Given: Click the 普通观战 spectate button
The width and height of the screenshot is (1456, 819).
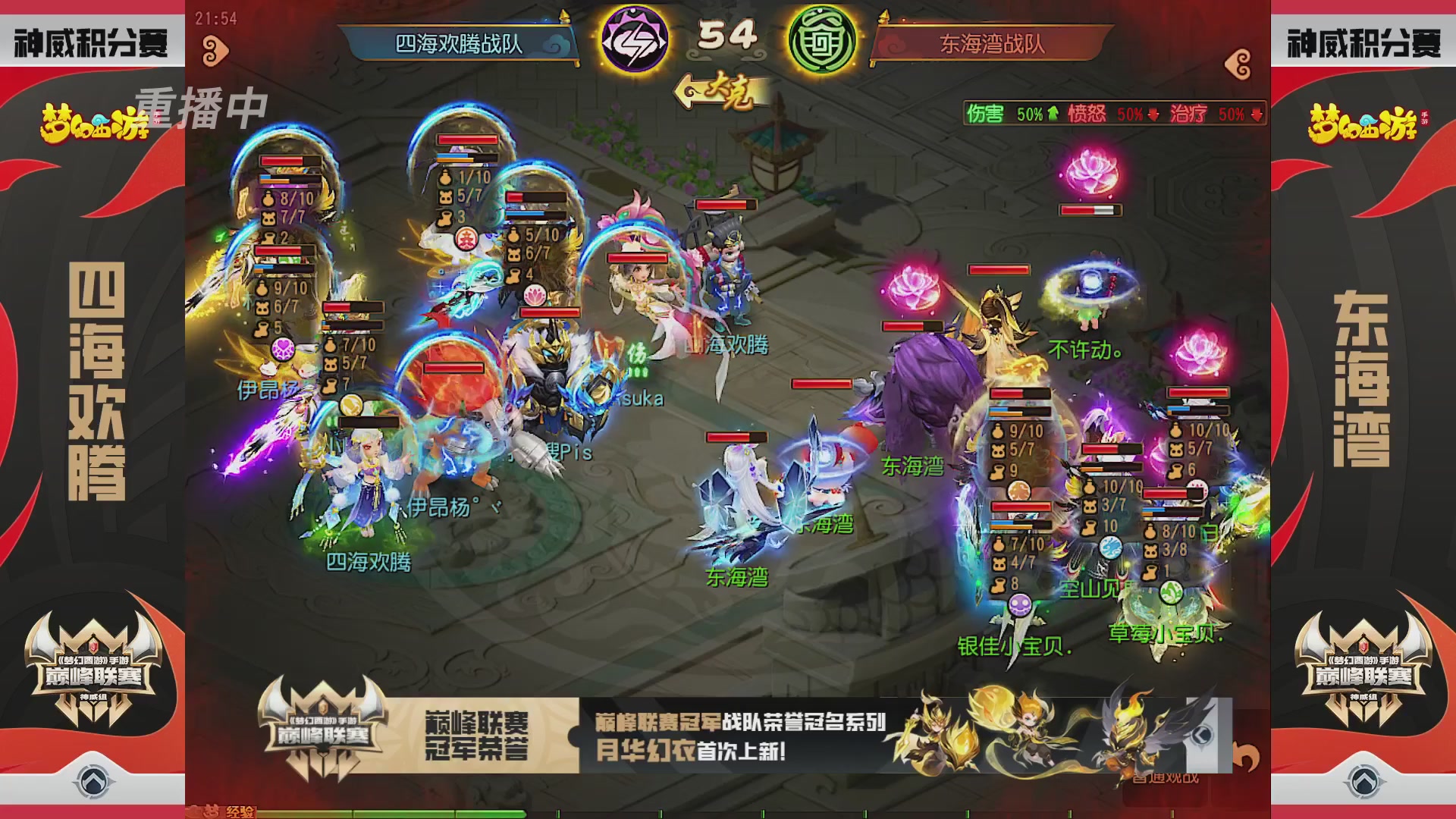Looking at the screenshot, I should click(x=1166, y=777).
